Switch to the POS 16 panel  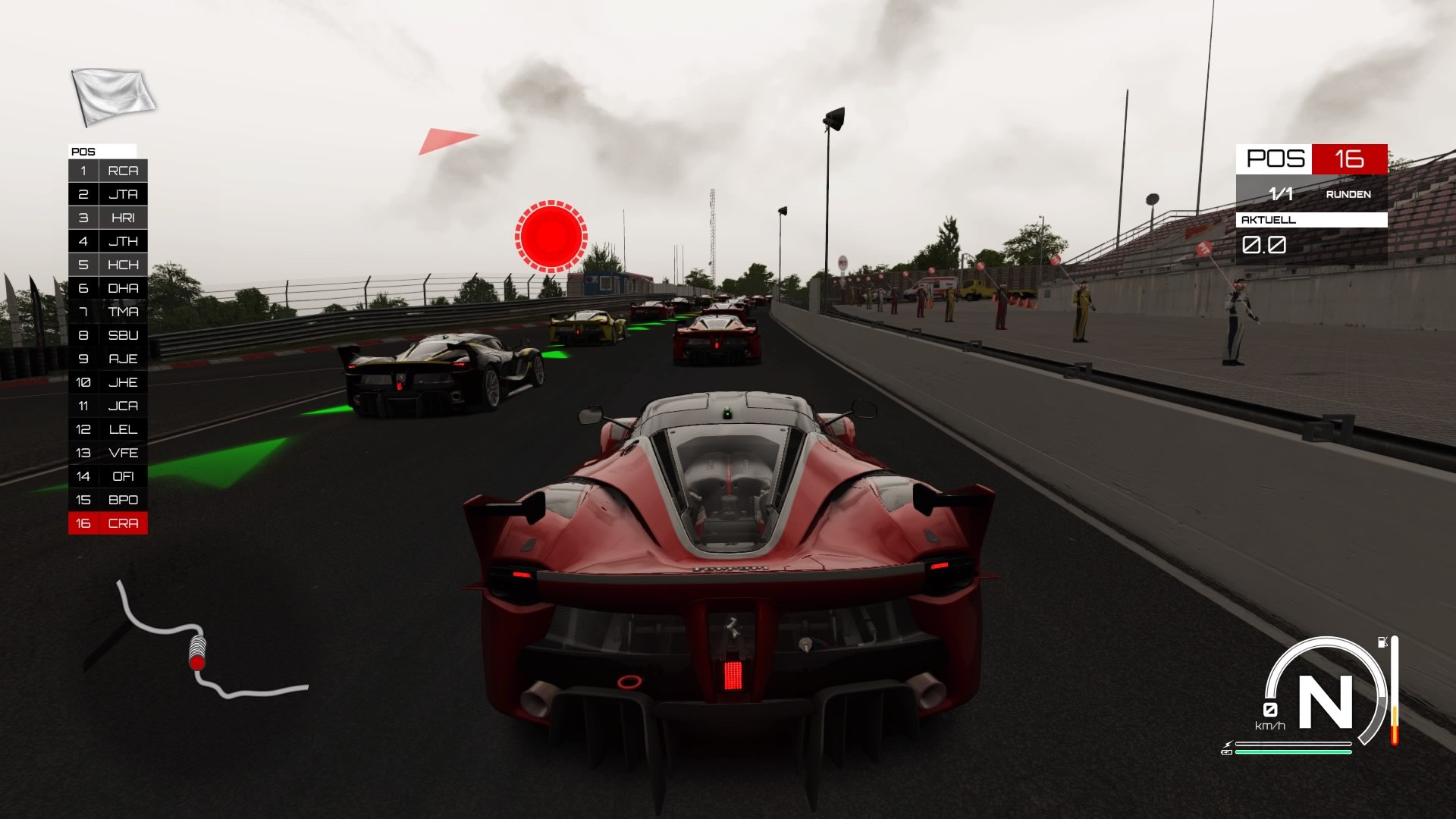1312,160
